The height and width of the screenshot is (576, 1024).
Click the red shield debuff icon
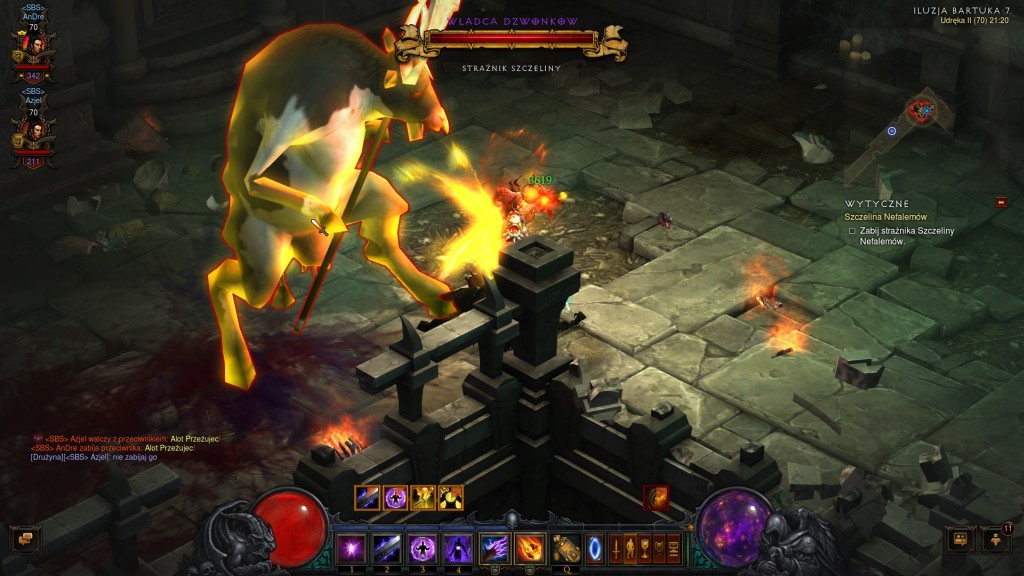pyautogui.click(x=656, y=497)
